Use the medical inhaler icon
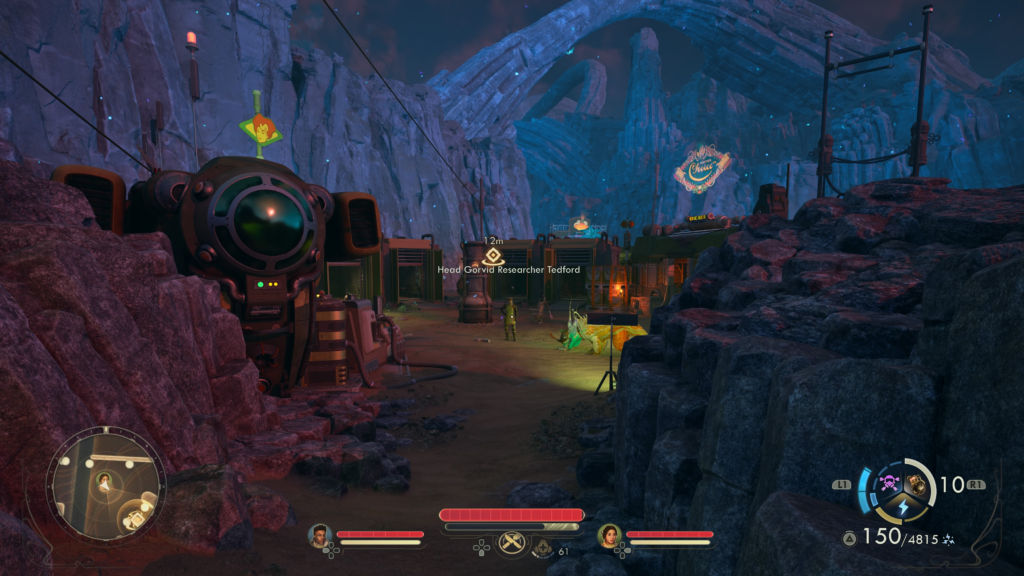This screenshot has height=576, width=1024. [x=544, y=547]
